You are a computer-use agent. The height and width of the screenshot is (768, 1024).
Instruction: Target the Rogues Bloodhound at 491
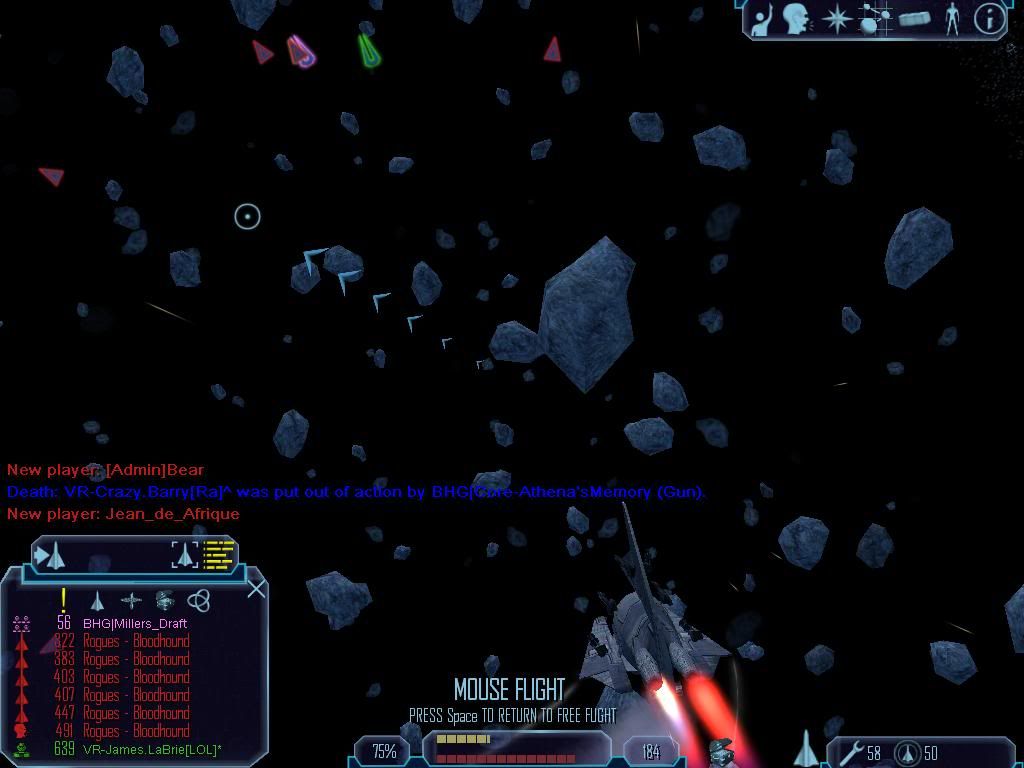tap(135, 731)
